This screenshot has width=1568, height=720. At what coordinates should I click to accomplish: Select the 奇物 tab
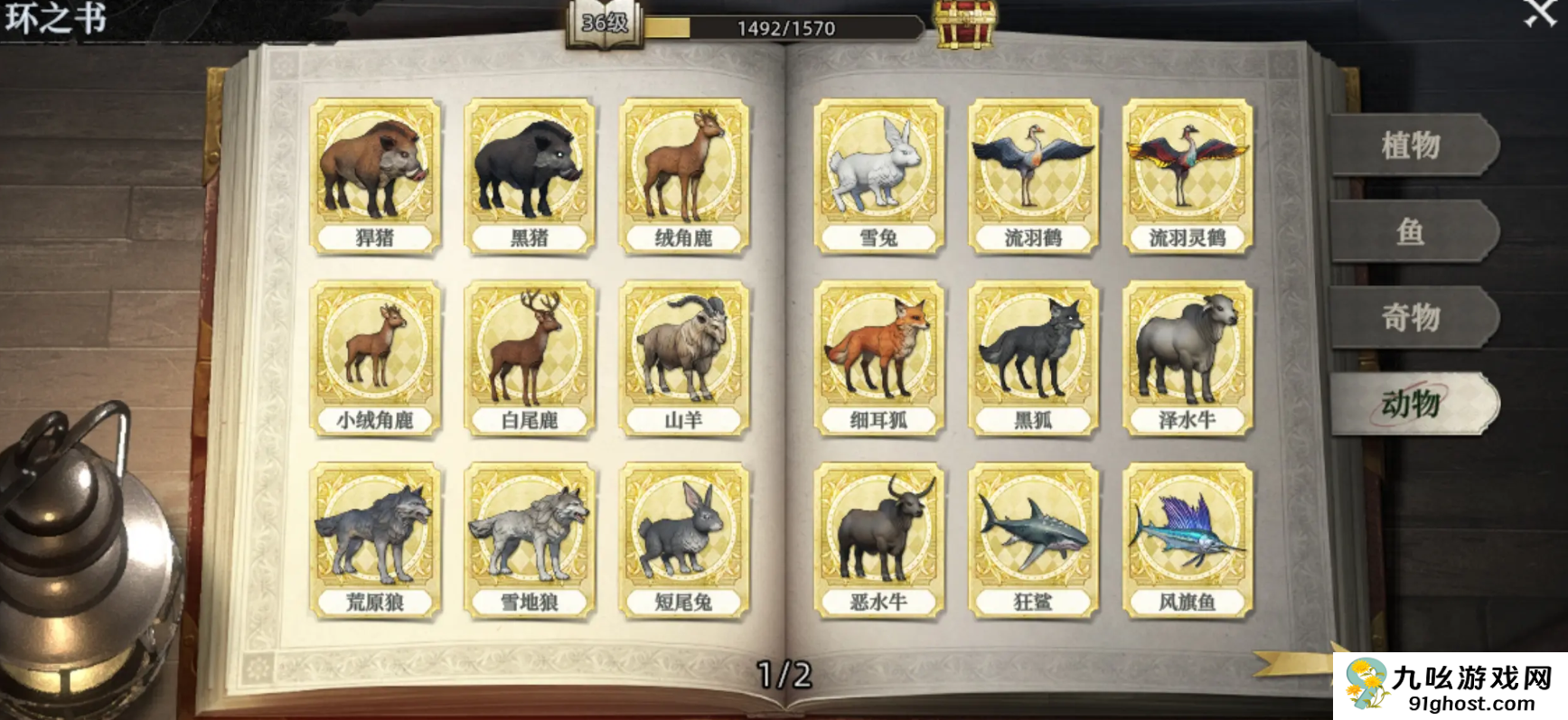pos(1411,317)
